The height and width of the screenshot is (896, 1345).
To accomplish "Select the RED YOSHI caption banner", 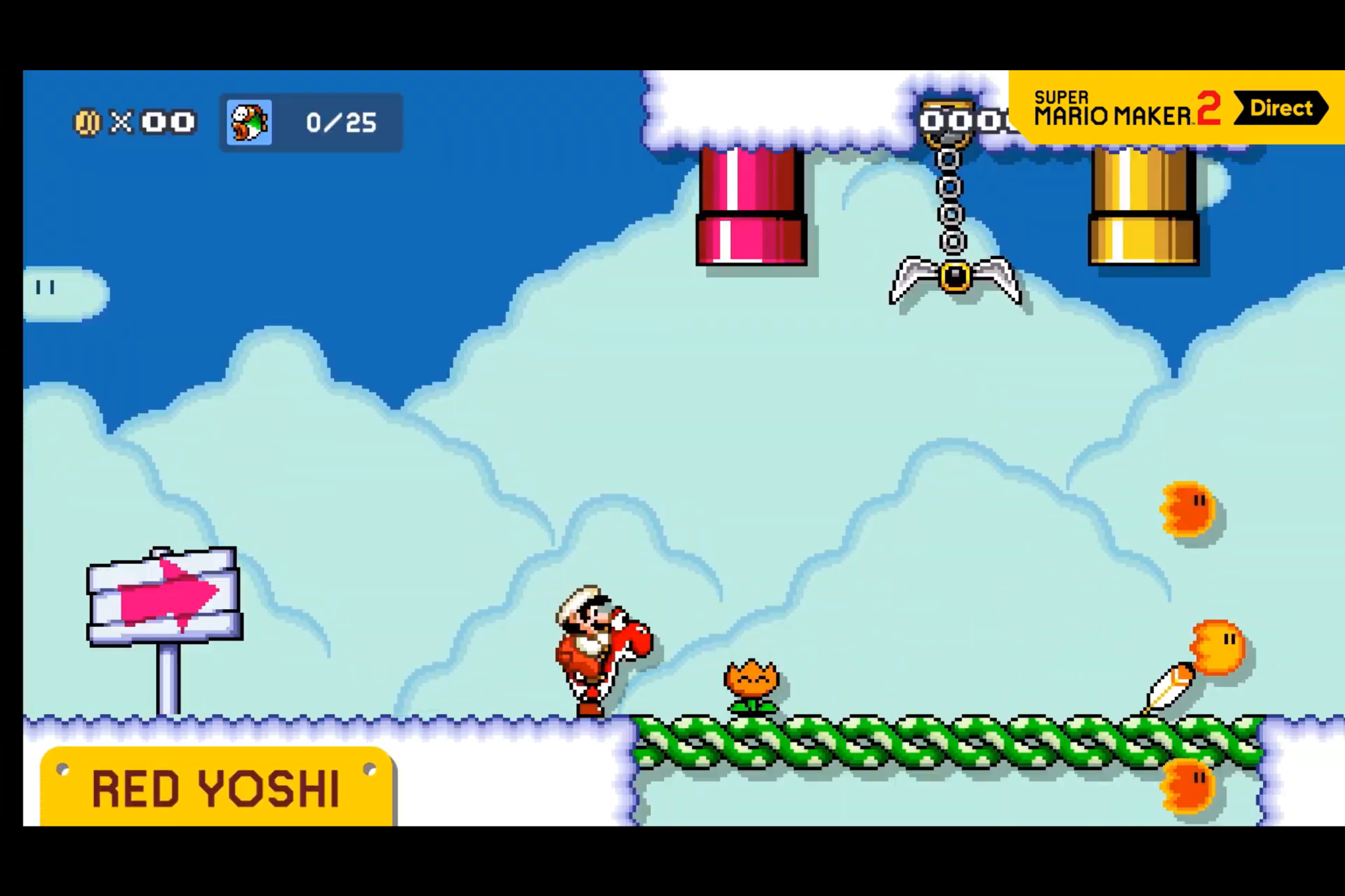I will pos(217,787).
